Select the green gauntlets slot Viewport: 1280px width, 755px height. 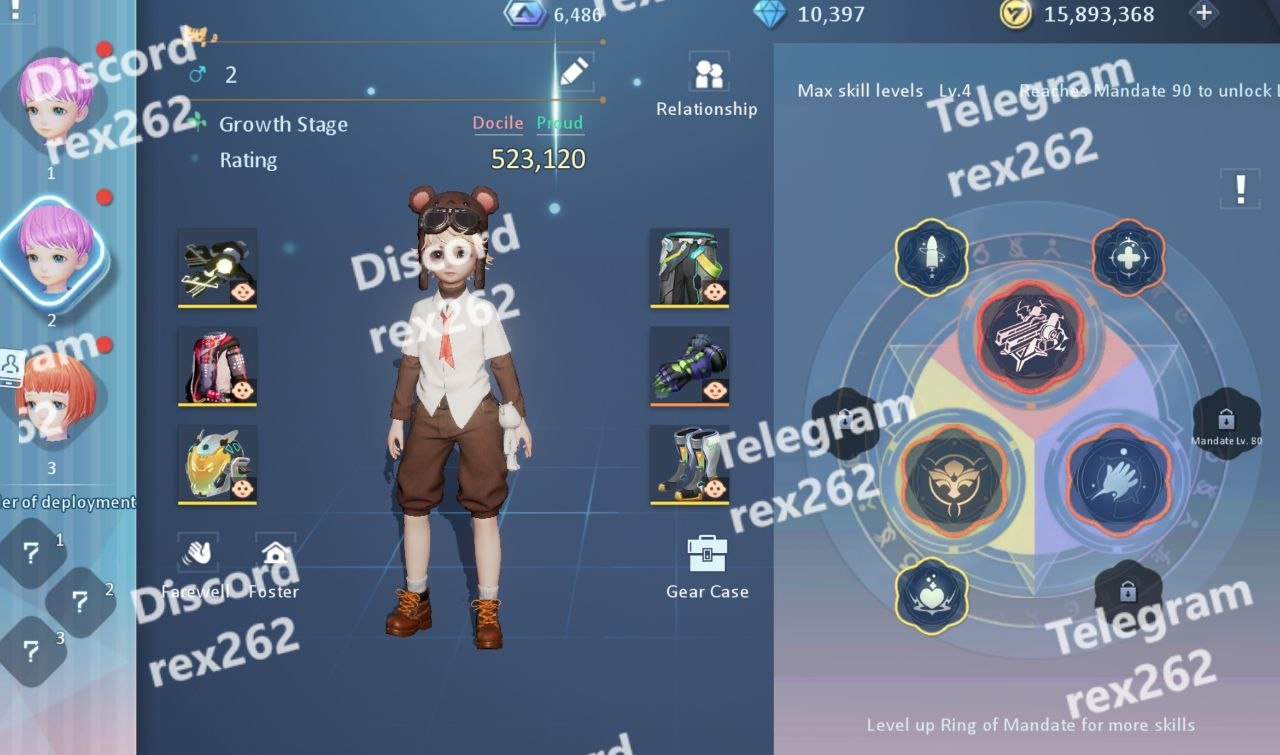coord(689,366)
